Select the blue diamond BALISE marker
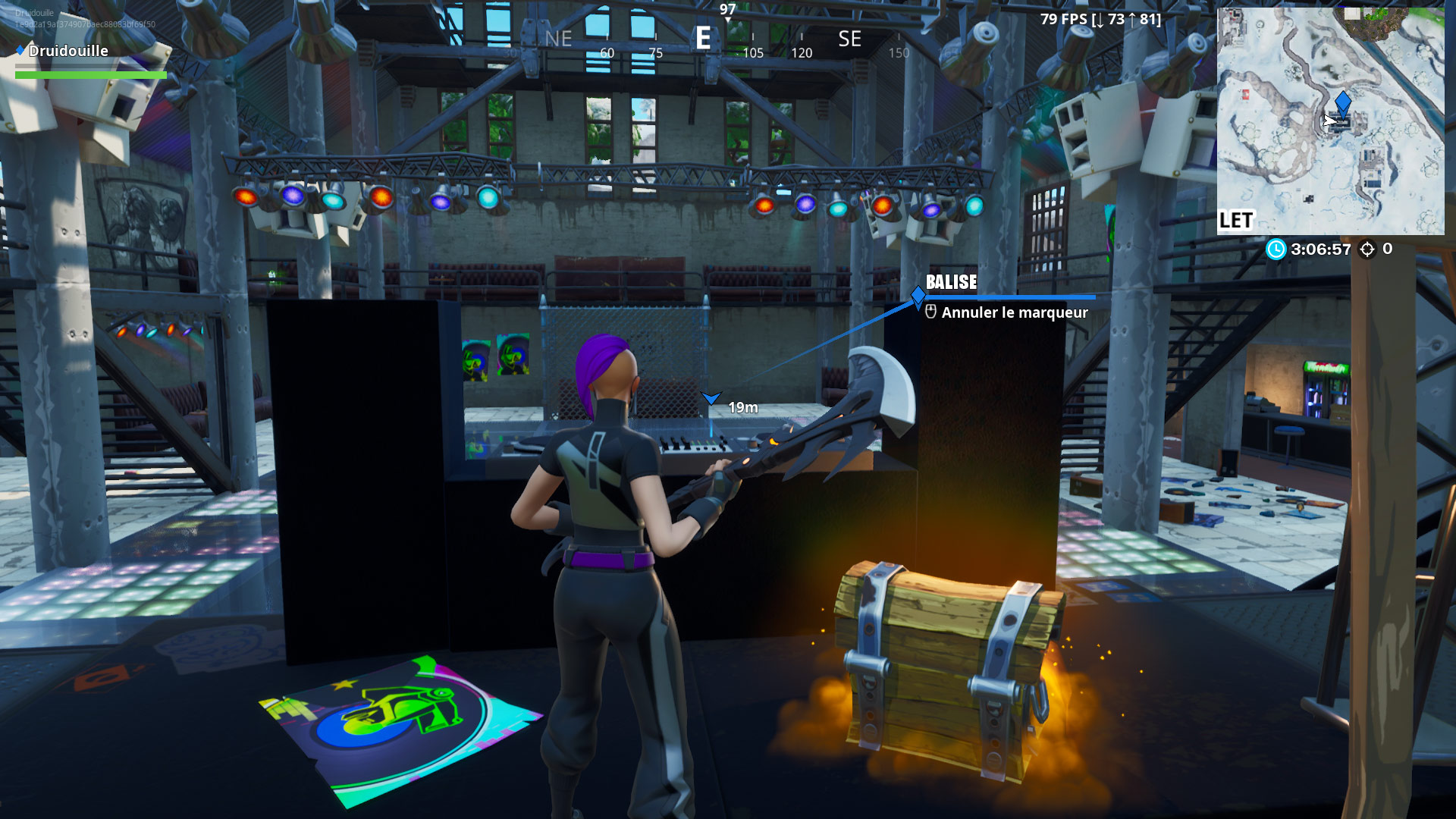 [918, 295]
